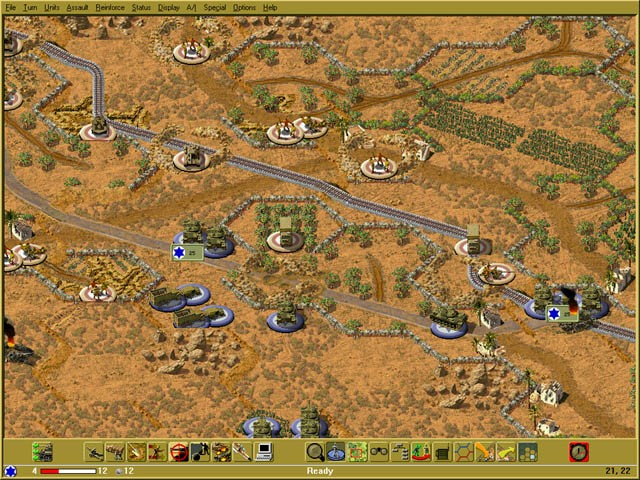Open the File menu
This screenshot has width=640, height=480.
[11, 7]
